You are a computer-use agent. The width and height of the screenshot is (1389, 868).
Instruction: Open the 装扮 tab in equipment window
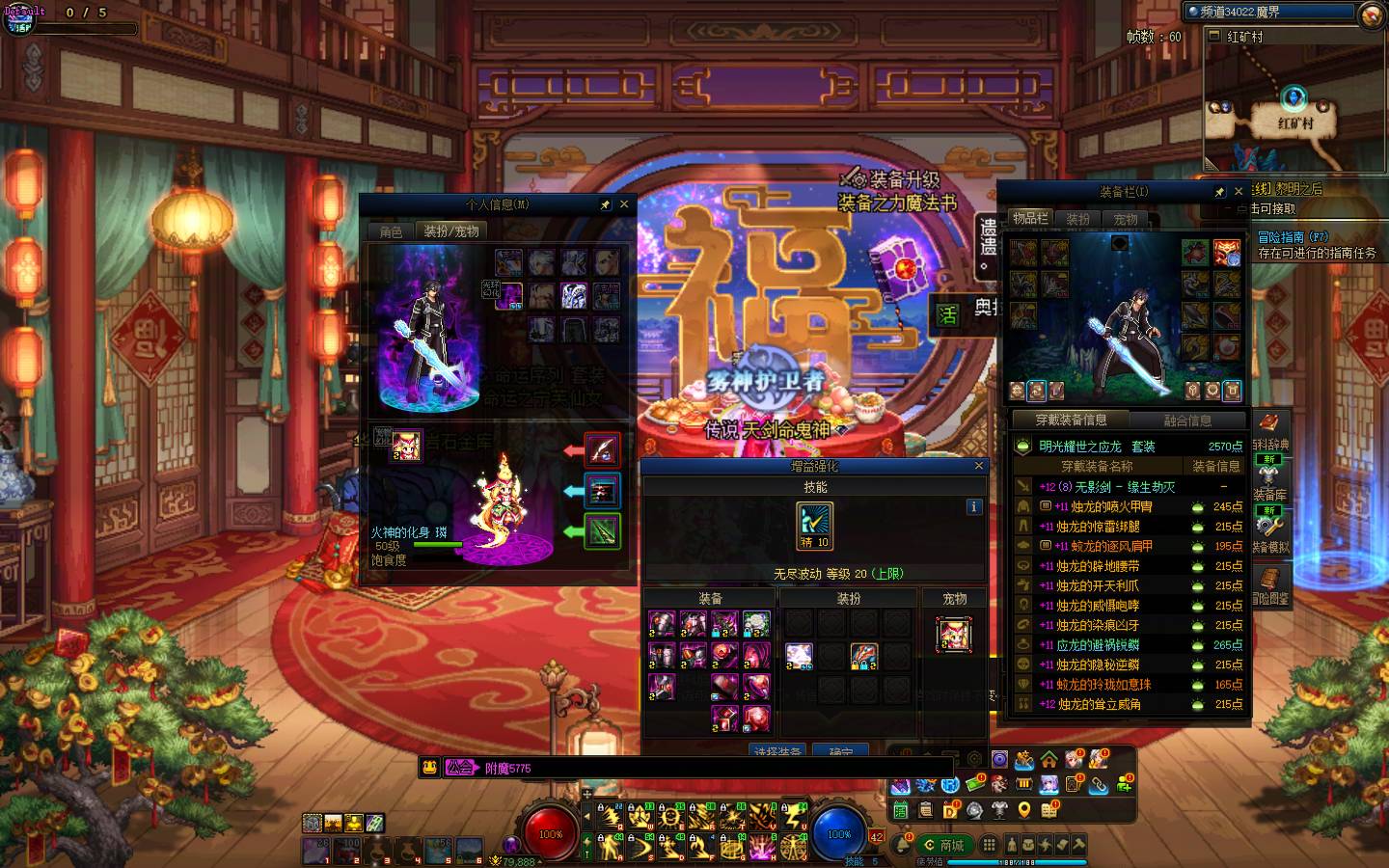coord(1077,219)
